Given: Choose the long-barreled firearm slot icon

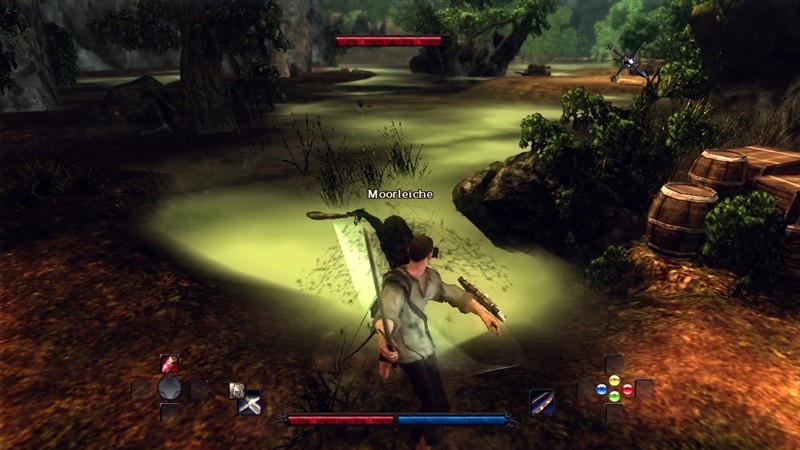Looking at the screenshot, I should click(542, 402).
